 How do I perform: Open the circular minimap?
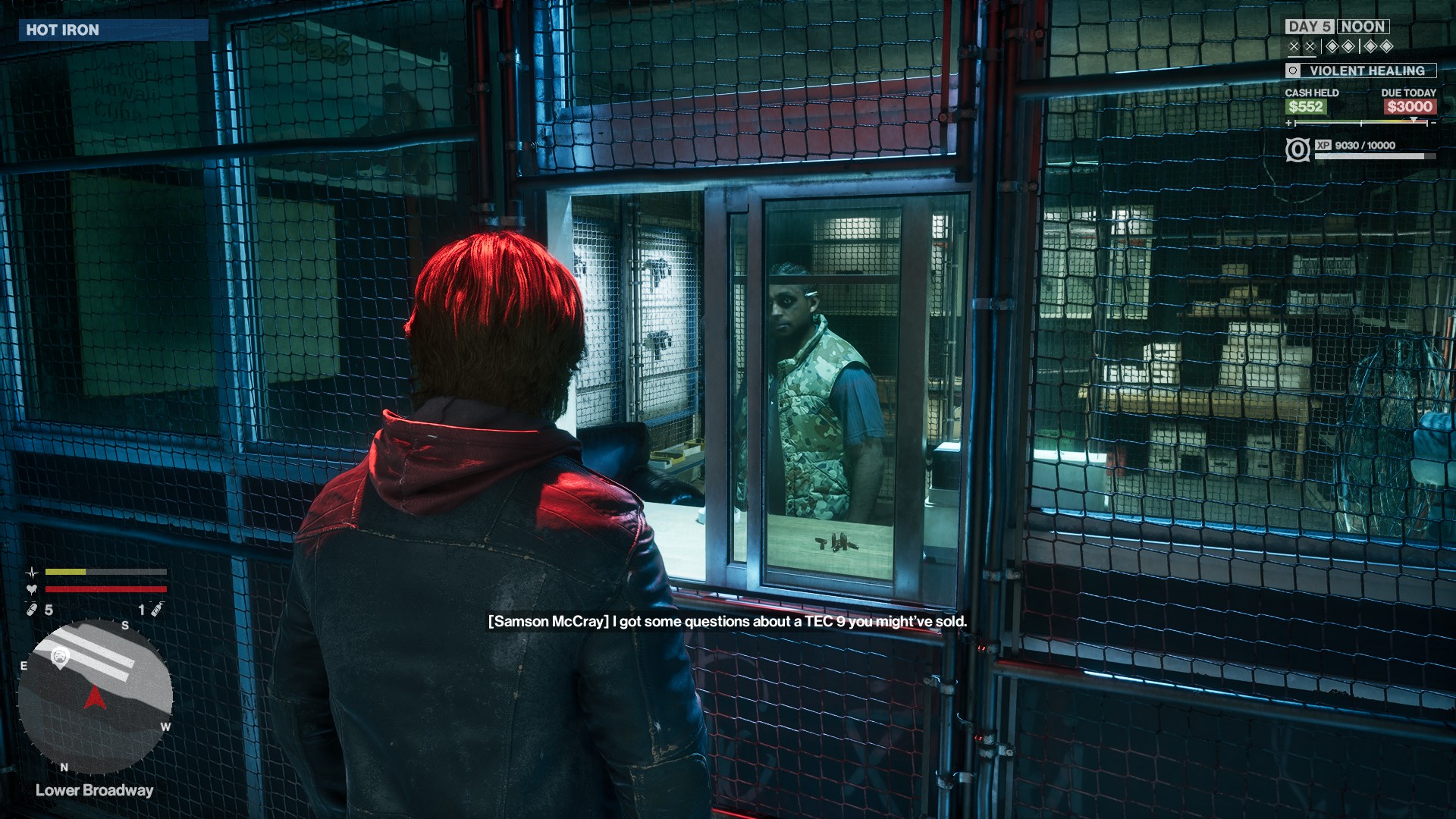(96, 695)
